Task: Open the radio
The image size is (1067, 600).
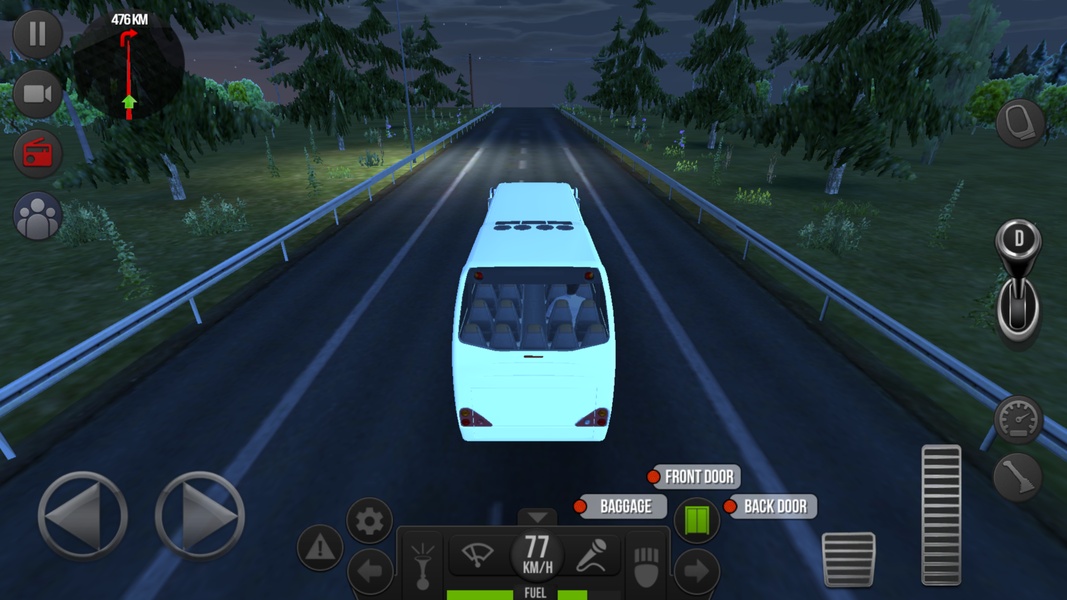Action: click(37, 154)
